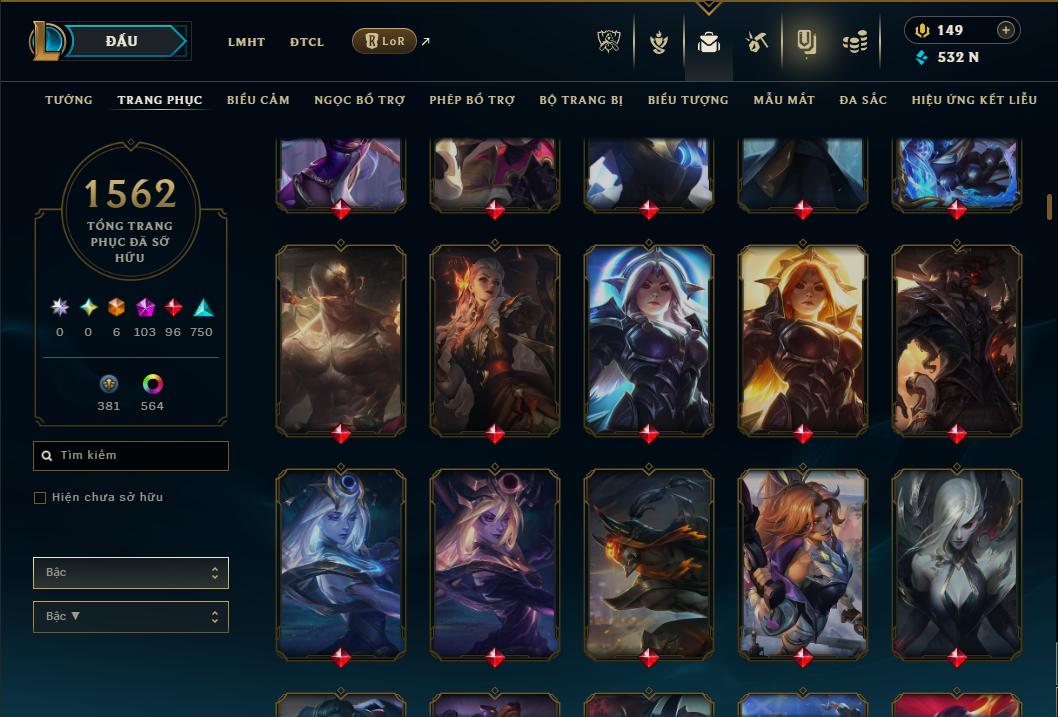Go to the BỘ TRANG BỊ tab
This screenshot has width=1058, height=717.
[581, 100]
